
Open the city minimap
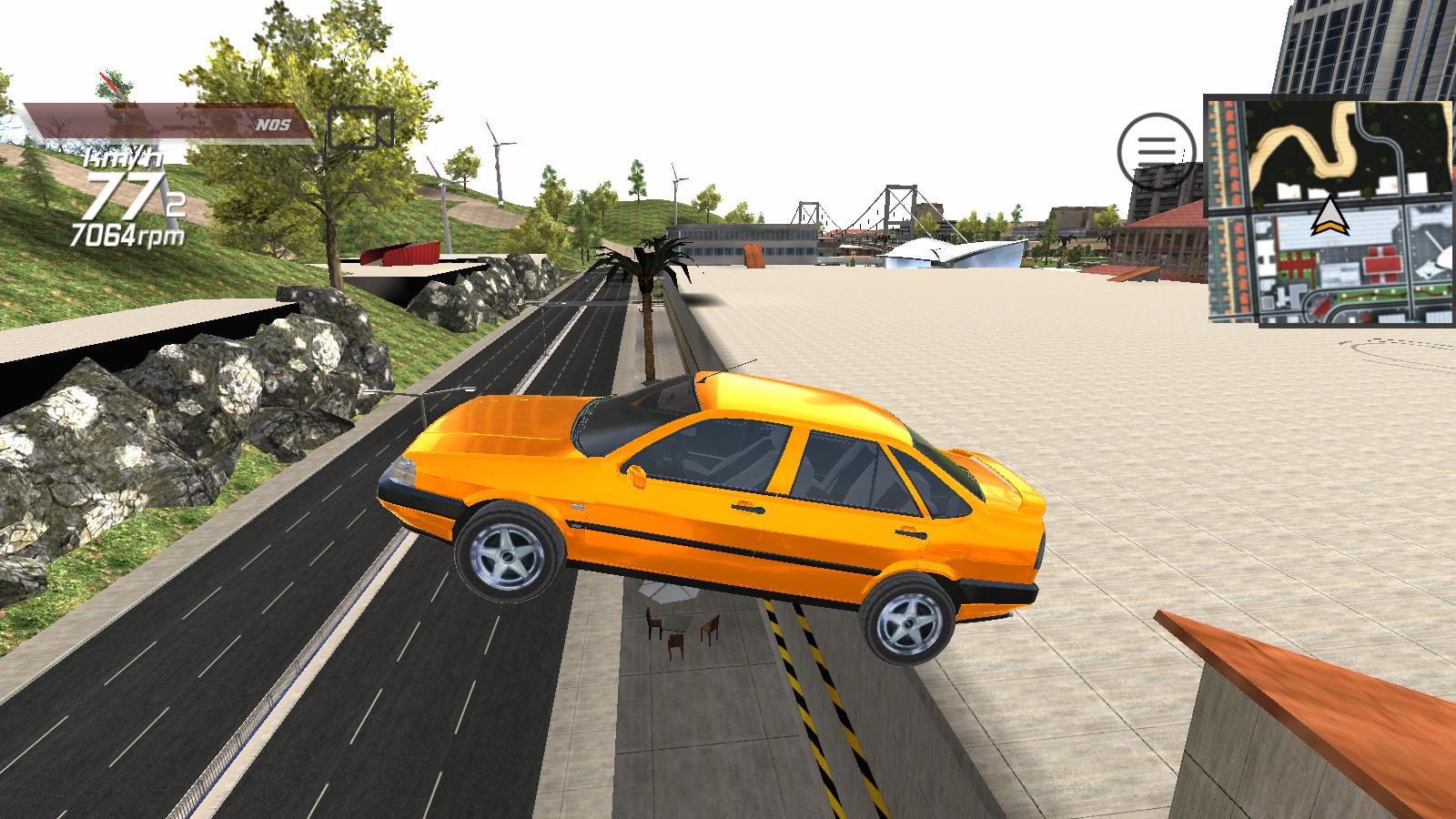(x=1329, y=209)
